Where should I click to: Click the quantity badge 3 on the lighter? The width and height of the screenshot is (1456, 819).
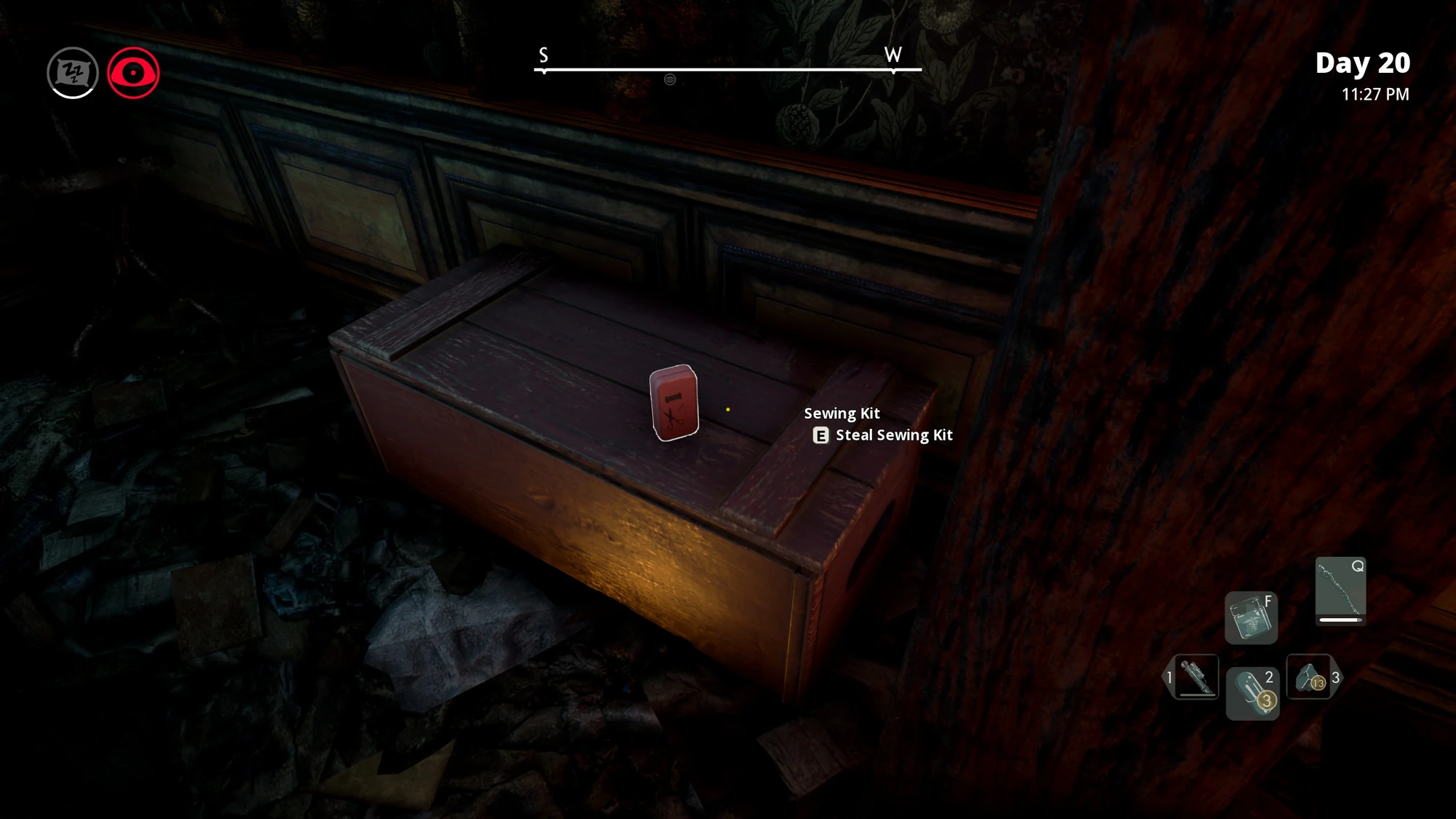coord(1267,700)
